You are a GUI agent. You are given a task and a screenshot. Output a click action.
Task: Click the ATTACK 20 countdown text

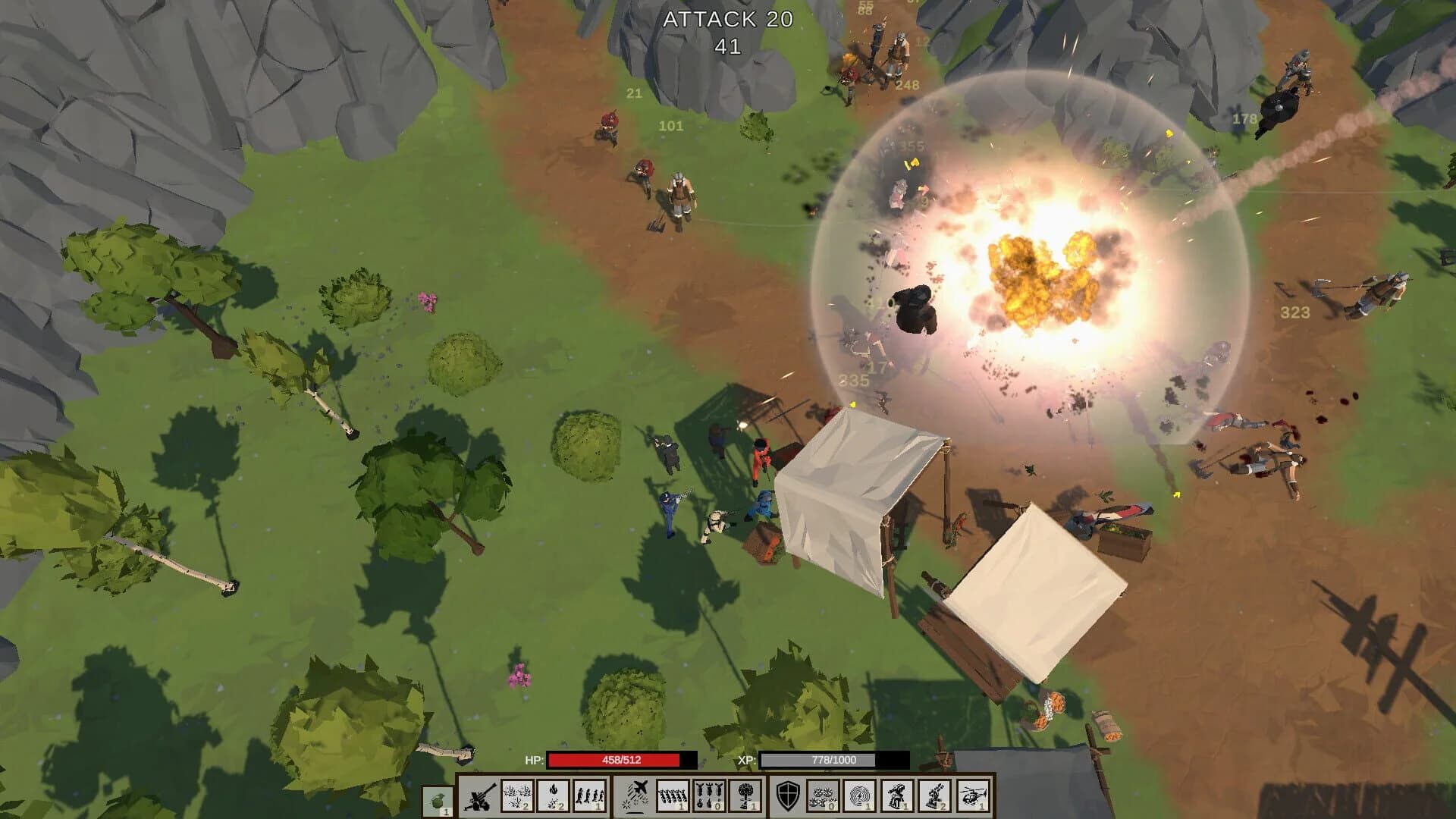click(727, 20)
